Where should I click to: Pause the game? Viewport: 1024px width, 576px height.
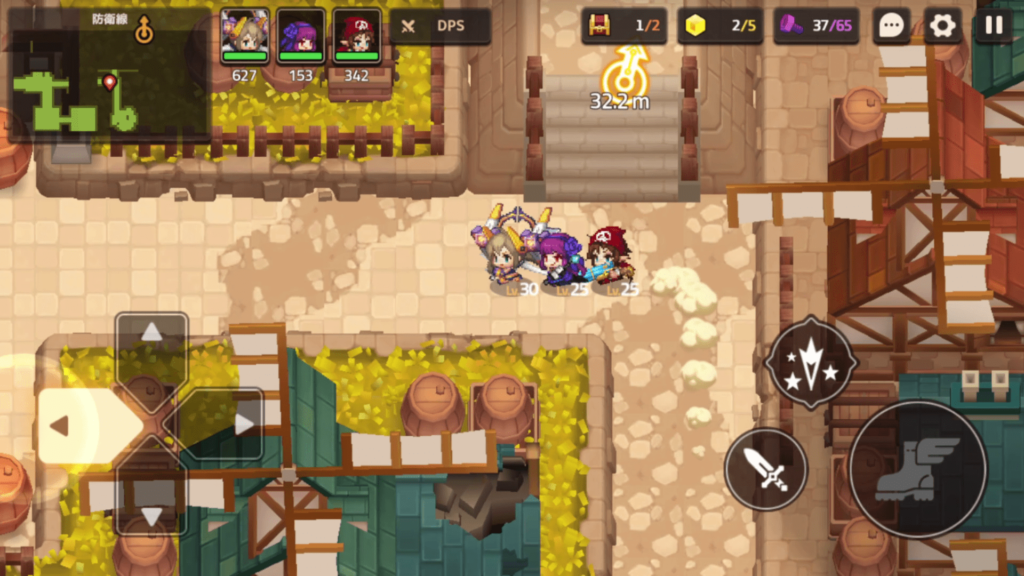(993, 26)
